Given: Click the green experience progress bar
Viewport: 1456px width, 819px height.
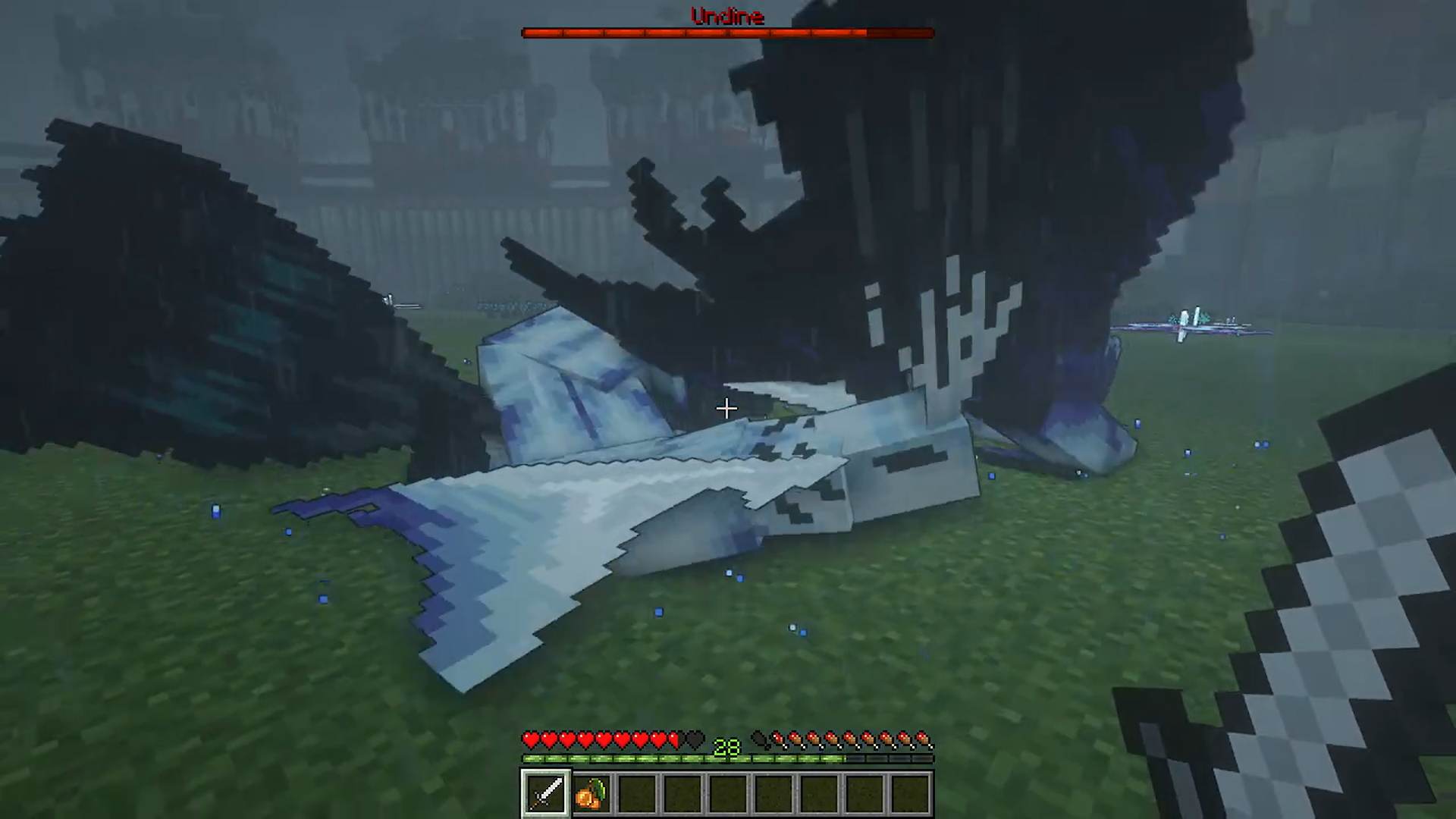Looking at the screenshot, I should [x=645, y=757].
